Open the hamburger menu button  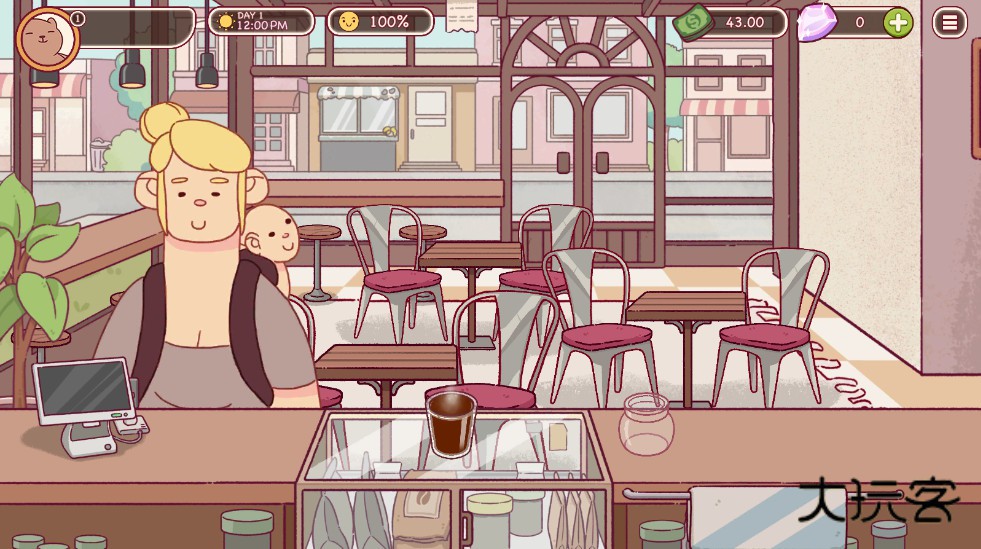[949, 22]
